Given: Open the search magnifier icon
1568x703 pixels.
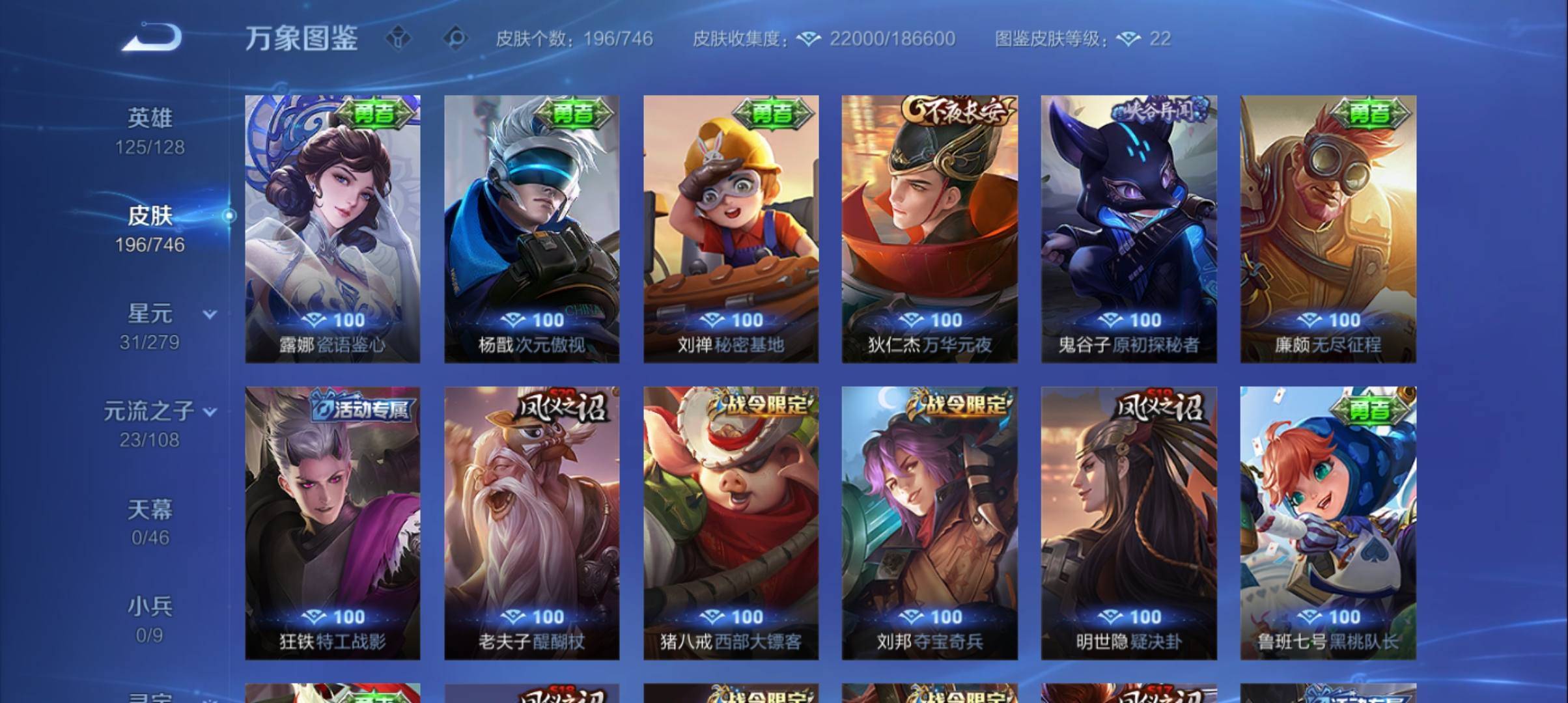Looking at the screenshot, I should [x=456, y=38].
